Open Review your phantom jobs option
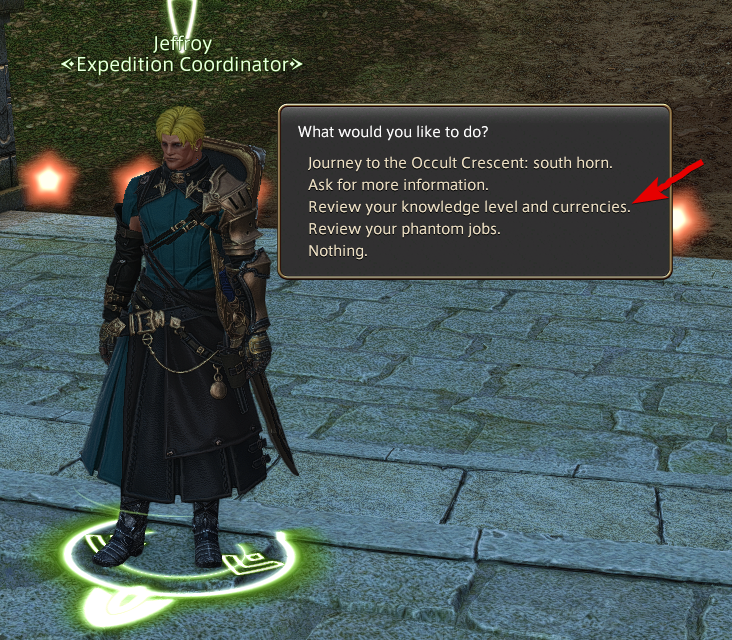 point(404,229)
